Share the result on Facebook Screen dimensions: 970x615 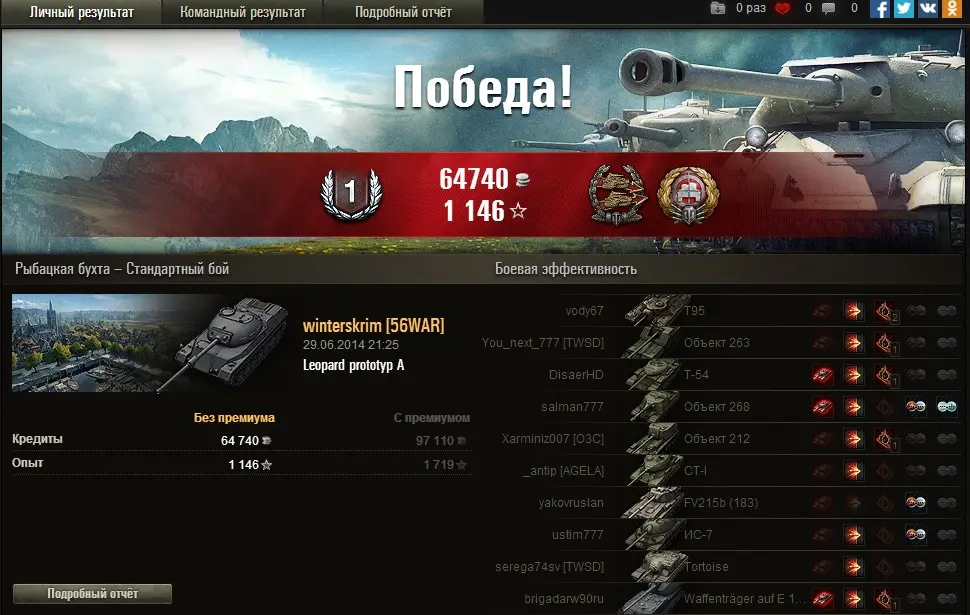[x=880, y=9]
